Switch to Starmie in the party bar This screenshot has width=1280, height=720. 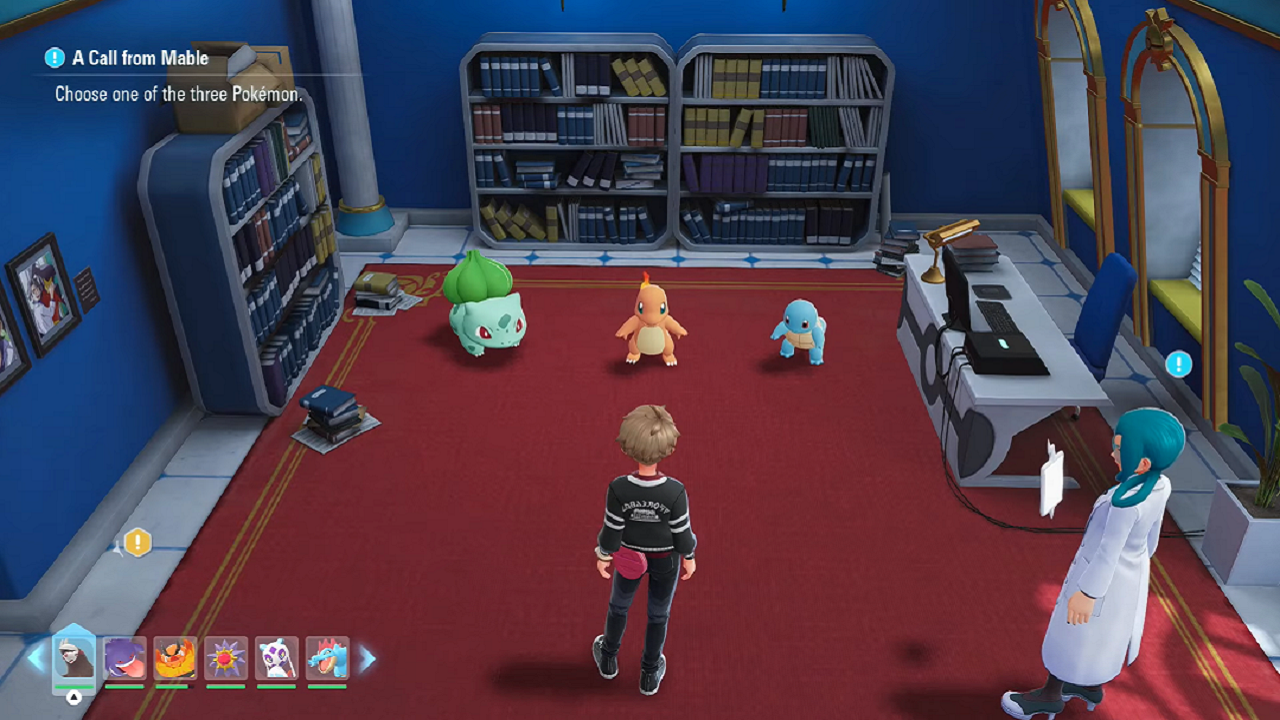(226, 659)
